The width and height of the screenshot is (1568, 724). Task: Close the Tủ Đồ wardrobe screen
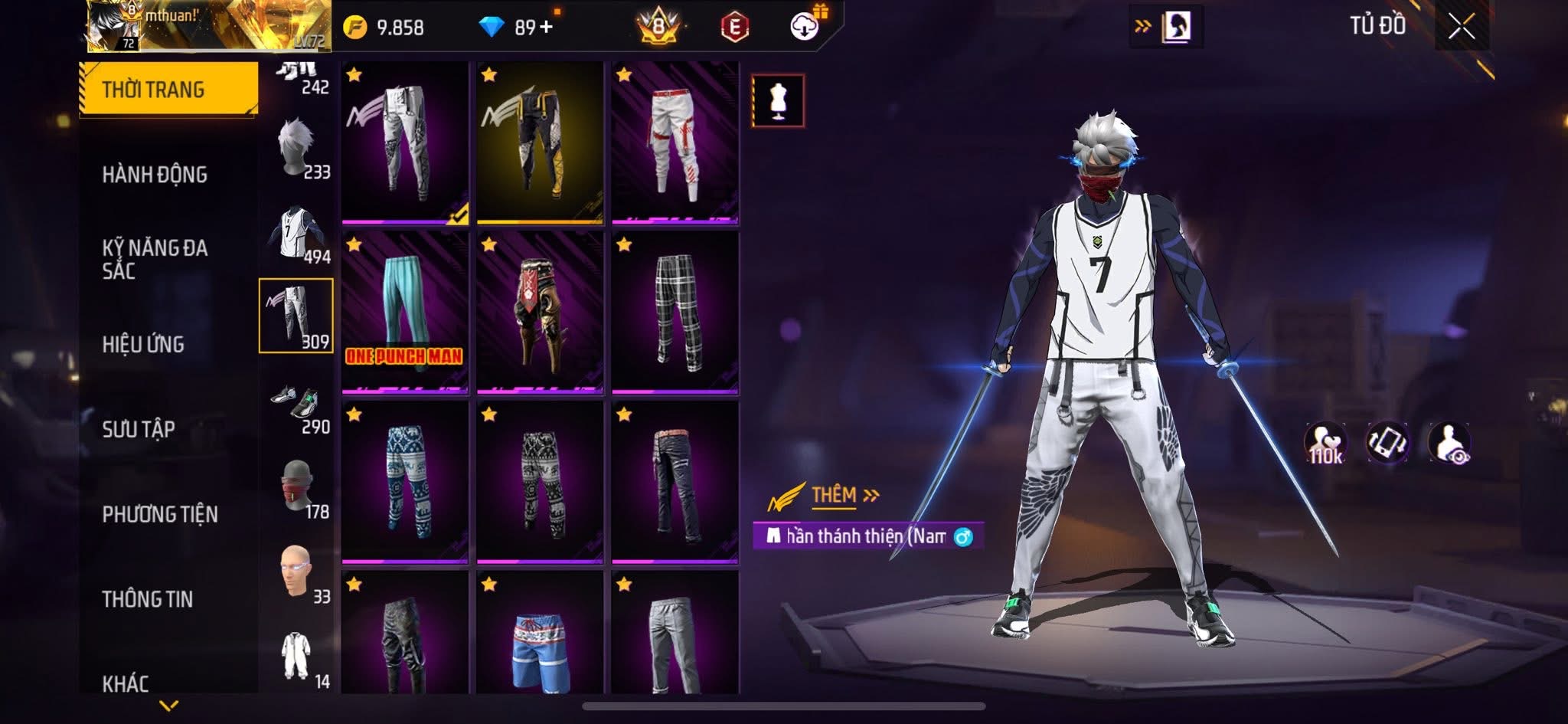coord(1461,28)
